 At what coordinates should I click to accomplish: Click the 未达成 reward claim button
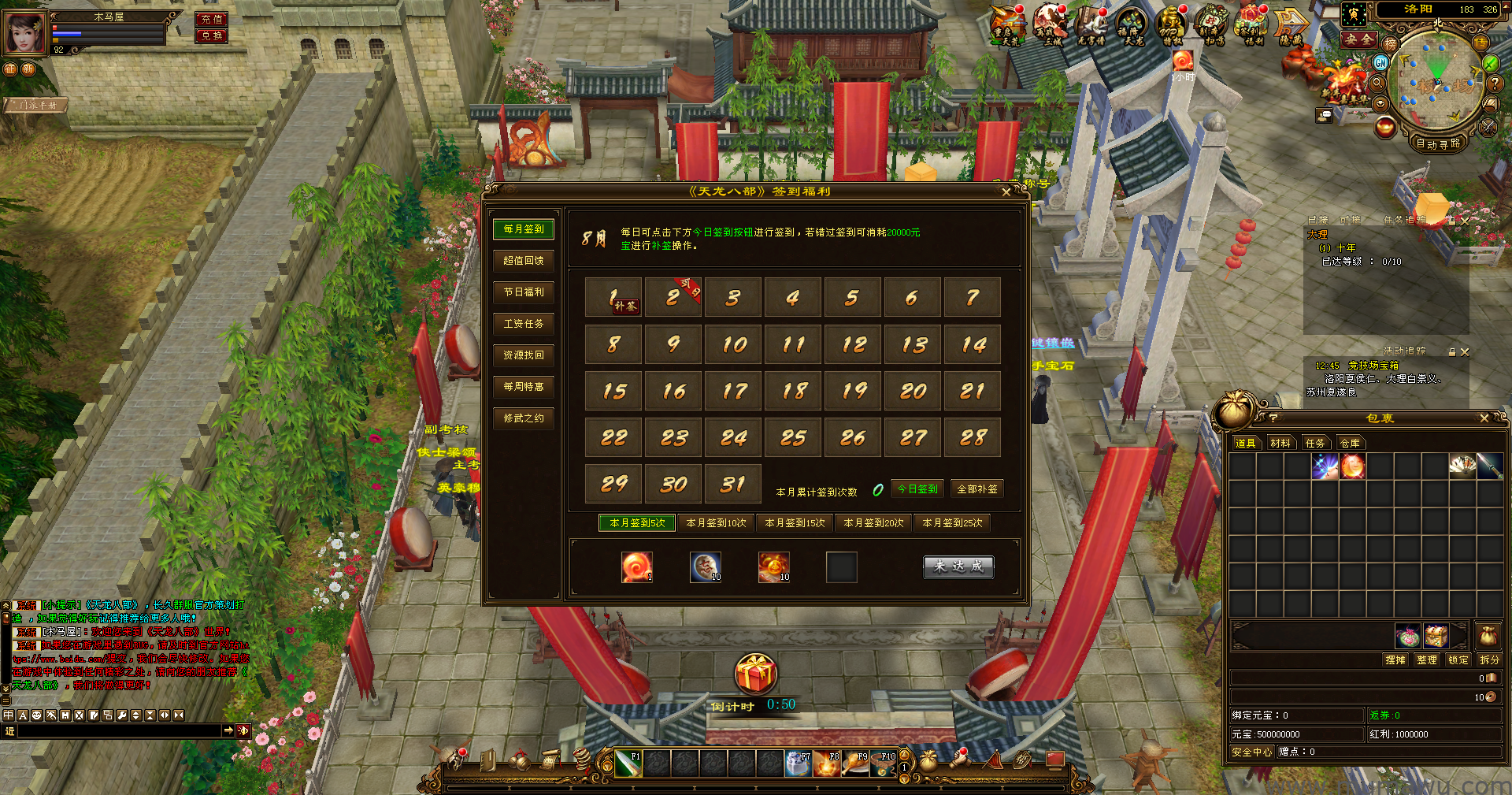click(x=958, y=567)
